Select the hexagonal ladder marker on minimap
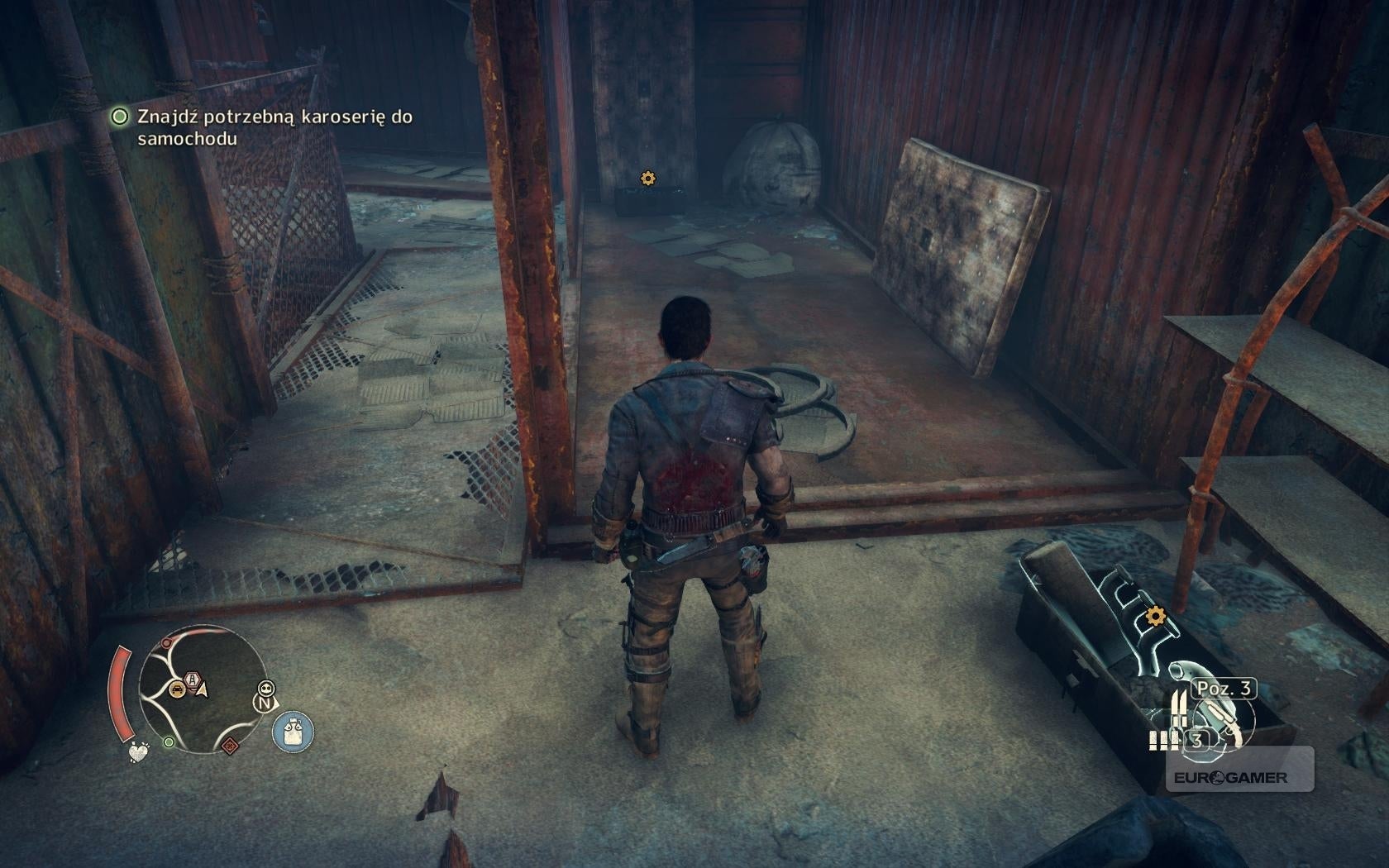This screenshot has width=1389, height=868. [193, 680]
